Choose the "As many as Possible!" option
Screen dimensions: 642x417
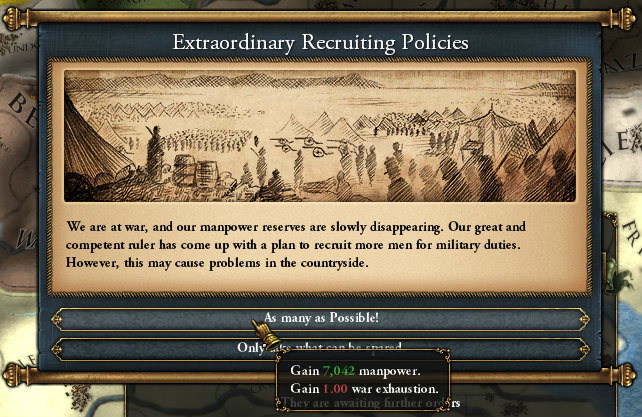[320, 319]
